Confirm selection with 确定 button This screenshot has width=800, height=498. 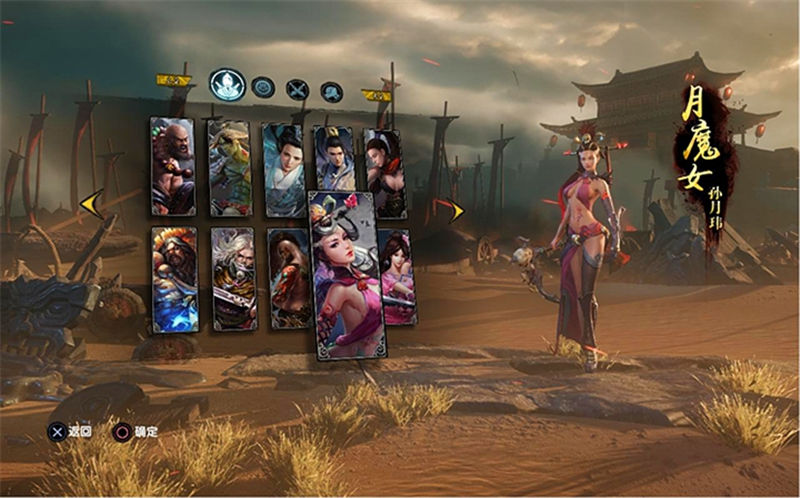tap(134, 432)
